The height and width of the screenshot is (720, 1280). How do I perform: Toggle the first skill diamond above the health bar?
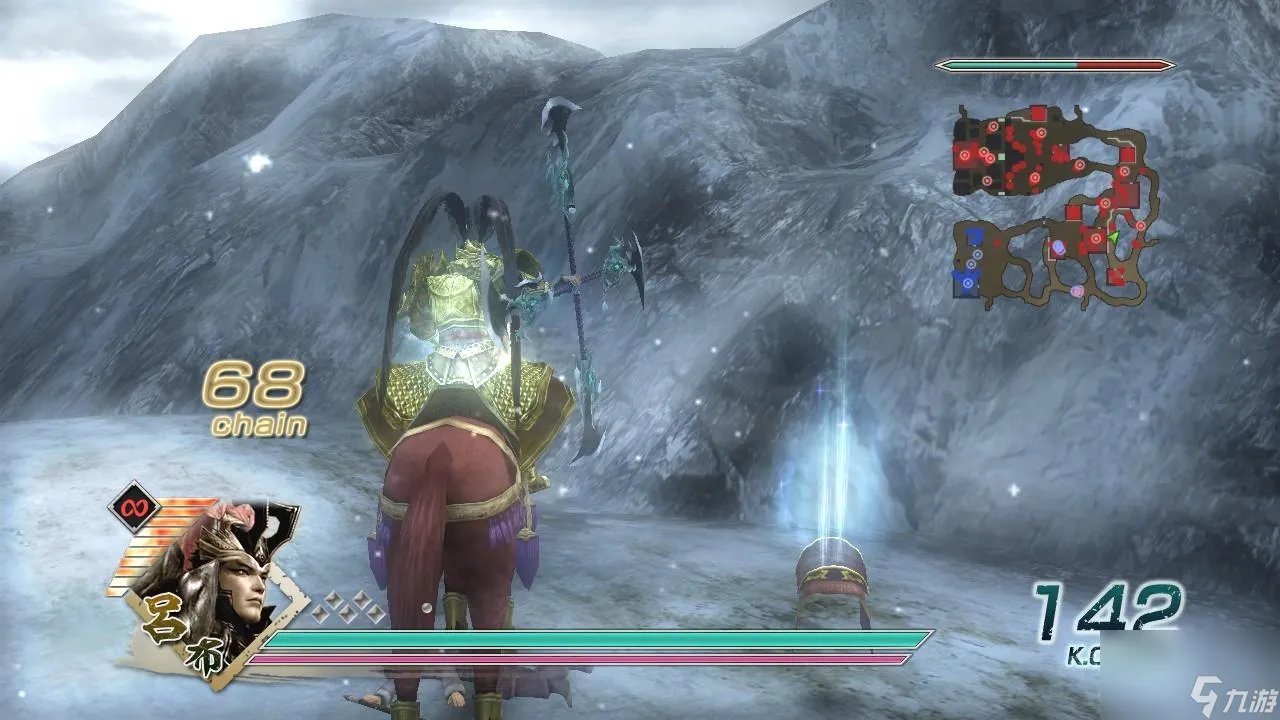click(x=320, y=615)
